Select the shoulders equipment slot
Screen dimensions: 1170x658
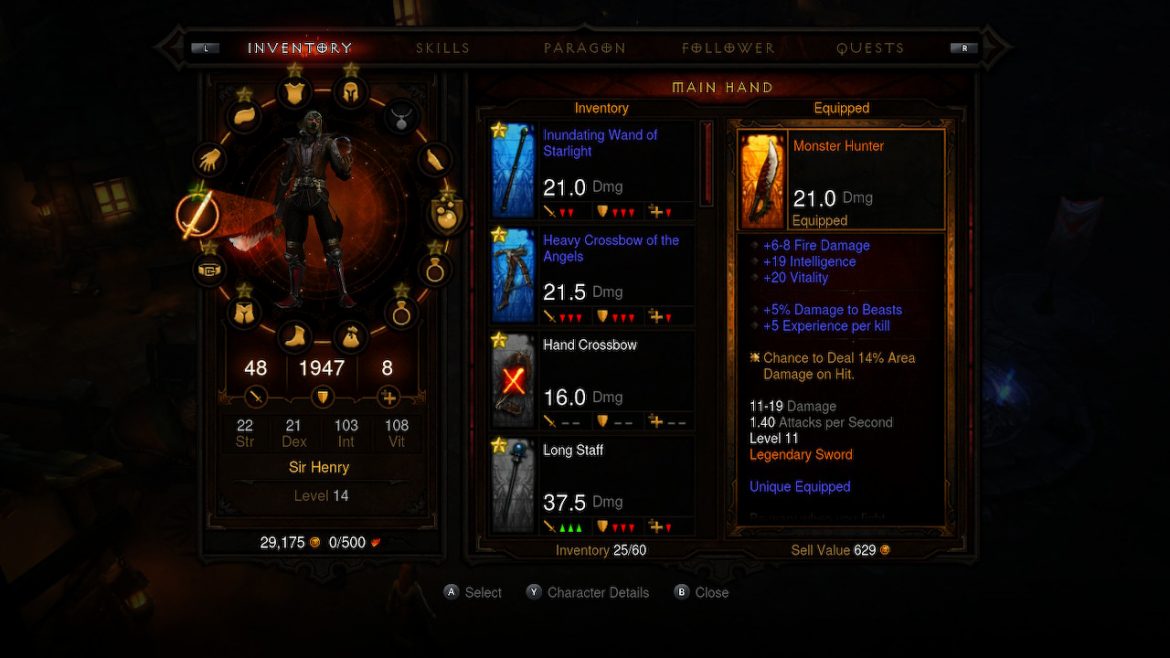[x=245, y=115]
